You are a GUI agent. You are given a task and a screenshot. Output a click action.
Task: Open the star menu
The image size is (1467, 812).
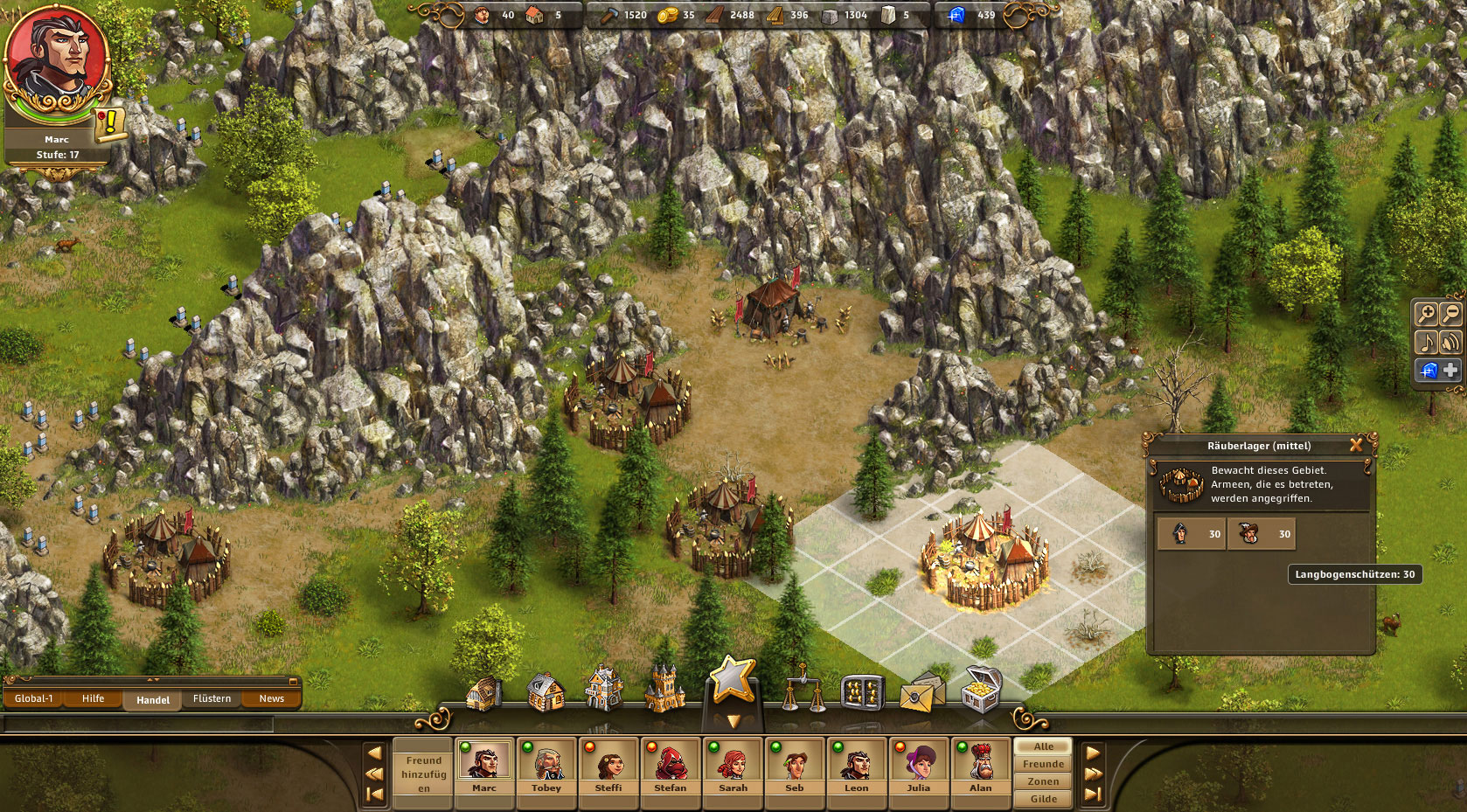point(733,680)
